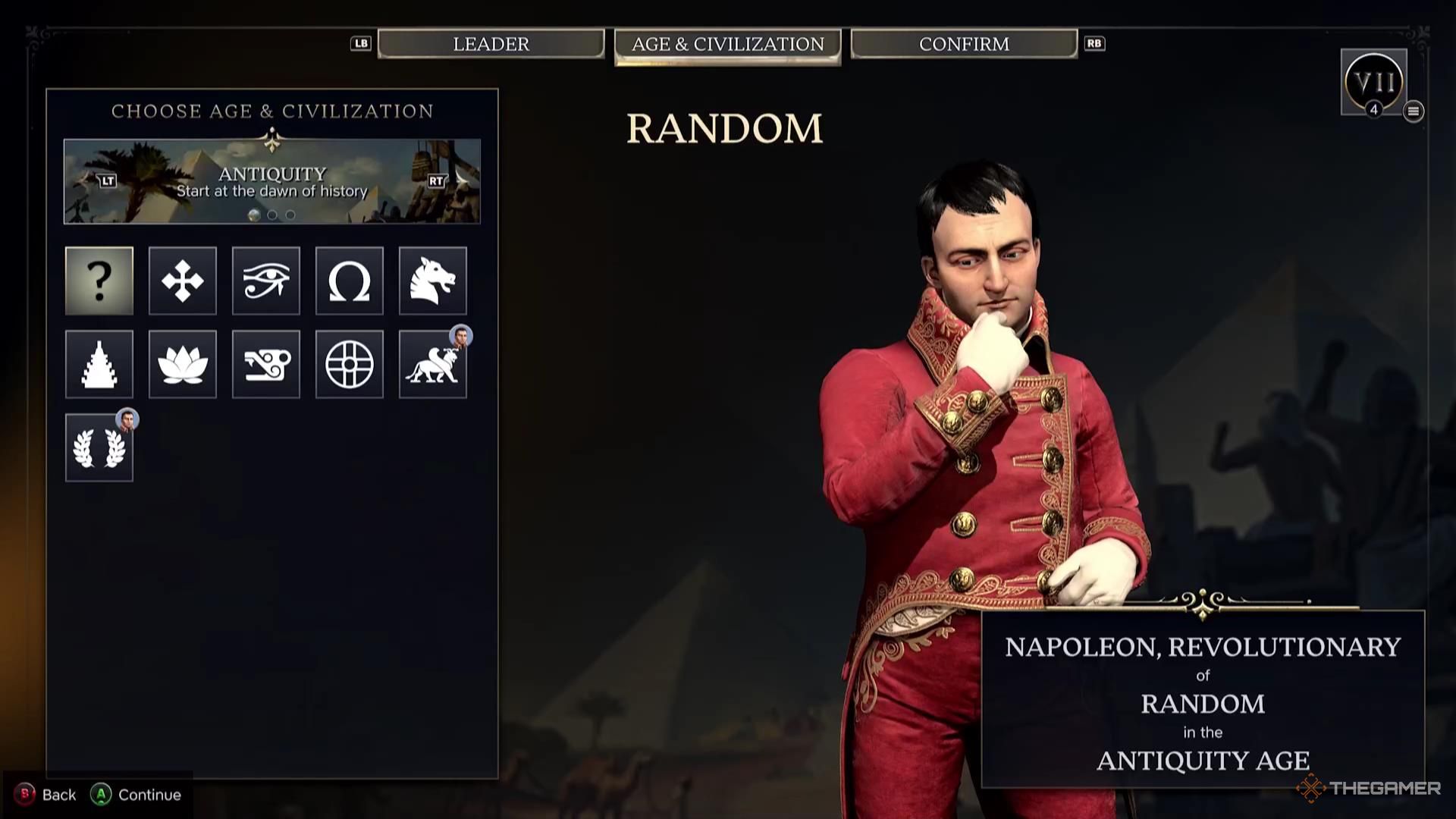The height and width of the screenshot is (819, 1456).
Task: Choose the laurel wreath civilization
Action: coord(99,447)
